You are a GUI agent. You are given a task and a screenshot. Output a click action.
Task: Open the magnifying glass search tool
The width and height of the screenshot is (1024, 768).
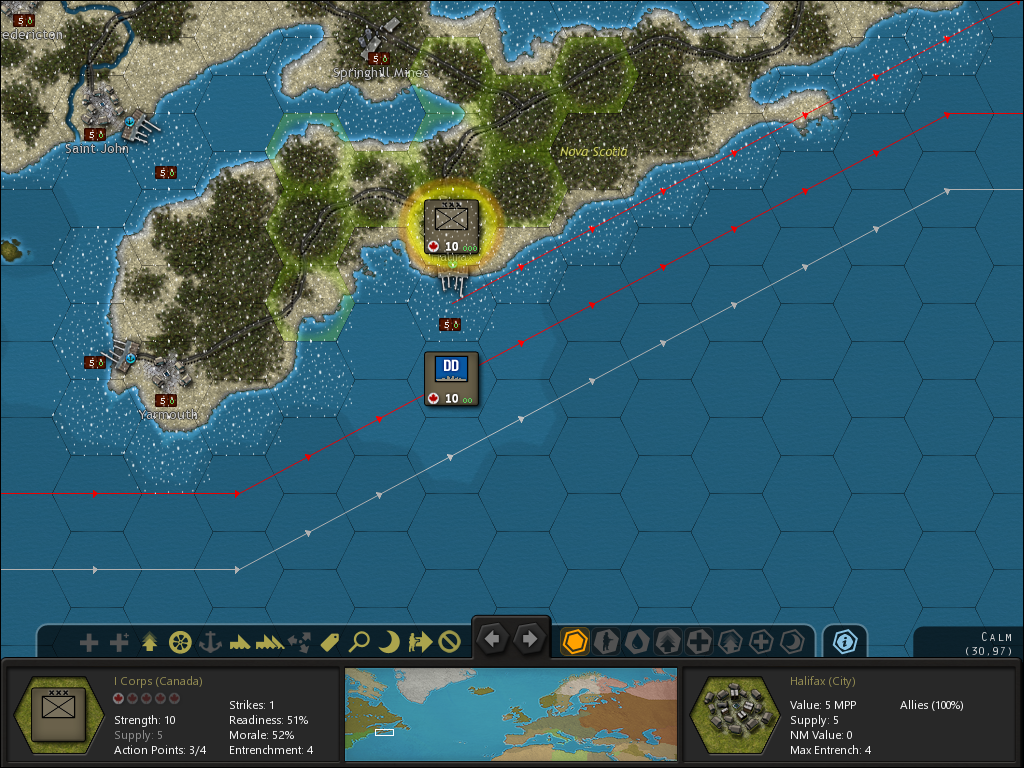click(360, 642)
